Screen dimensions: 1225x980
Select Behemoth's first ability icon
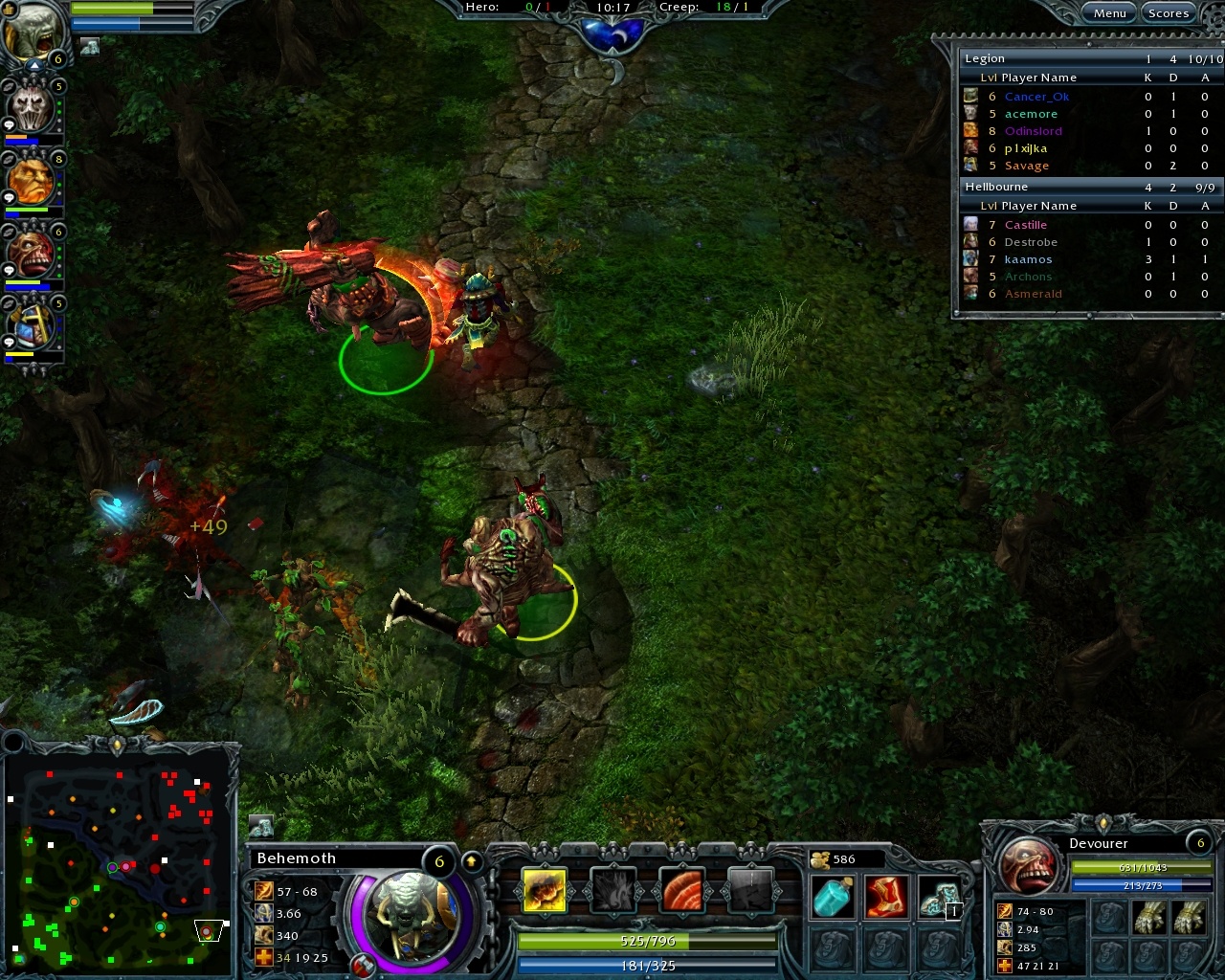(x=543, y=887)
